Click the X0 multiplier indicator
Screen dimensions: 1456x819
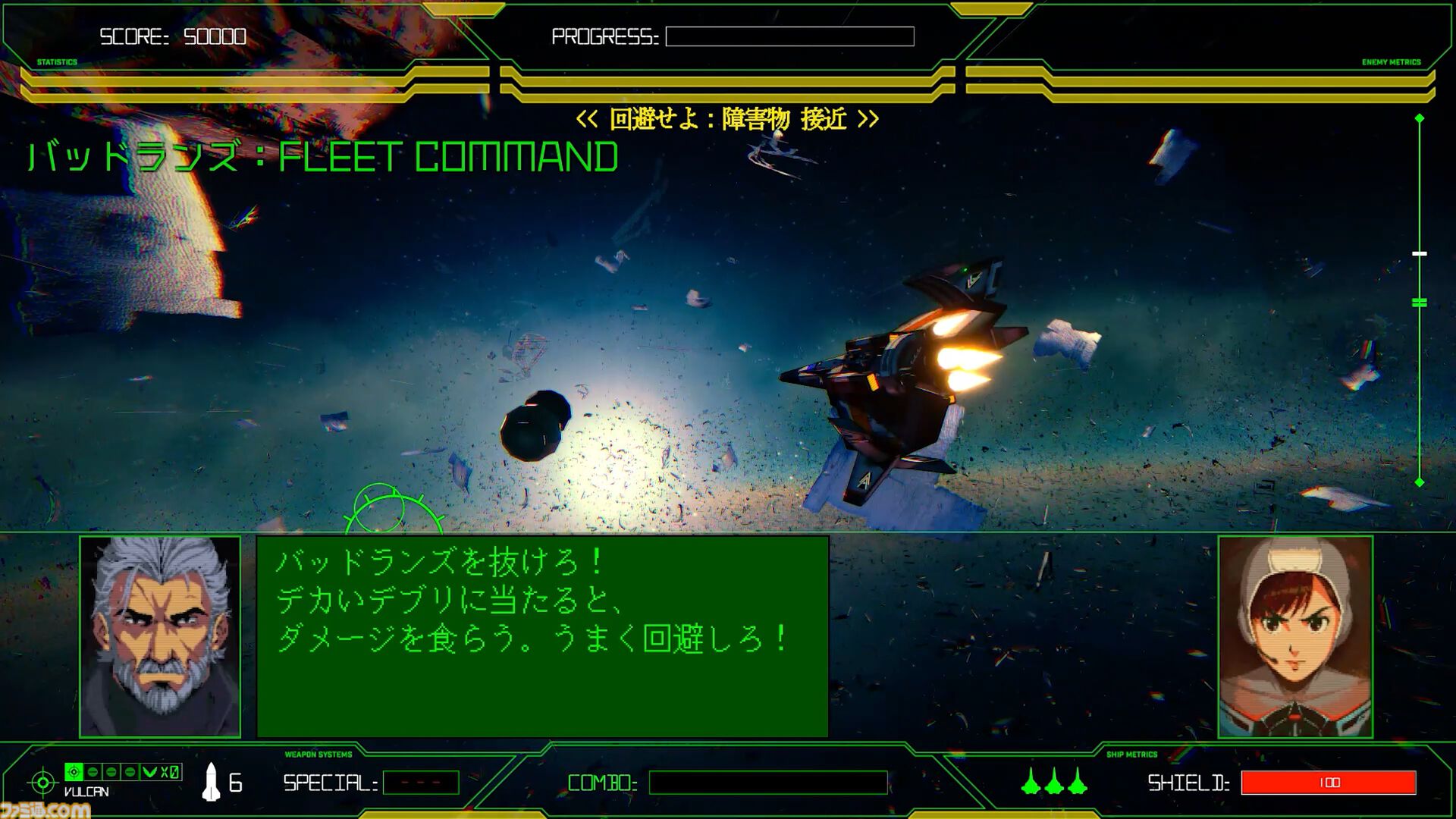point(168,772)
